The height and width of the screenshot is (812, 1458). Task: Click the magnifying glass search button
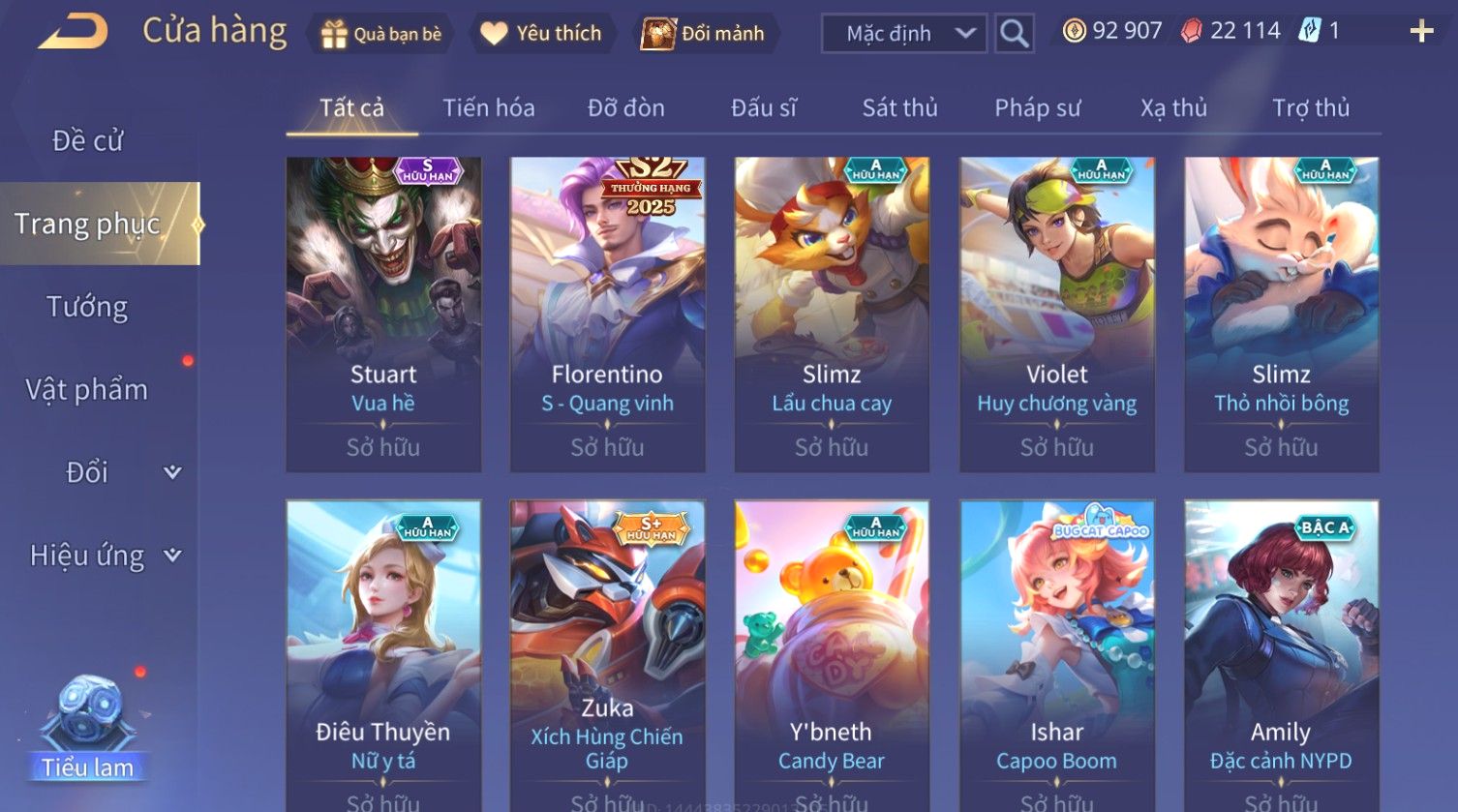click(1014, 34)
